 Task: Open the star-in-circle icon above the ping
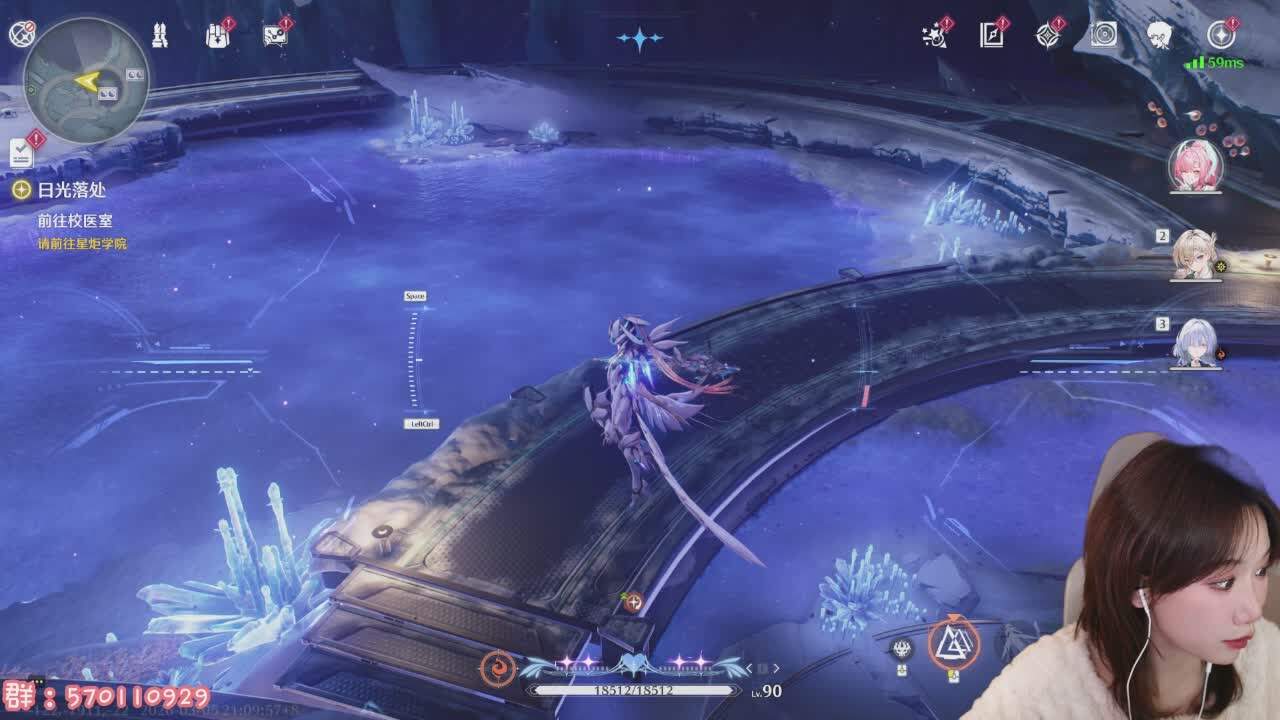click(x=1220, y=35)
